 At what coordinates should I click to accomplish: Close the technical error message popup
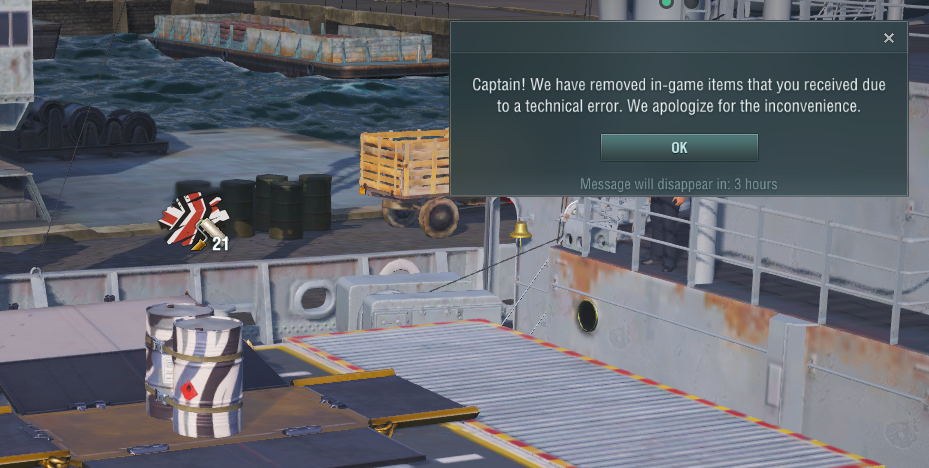tap(889, 39)
